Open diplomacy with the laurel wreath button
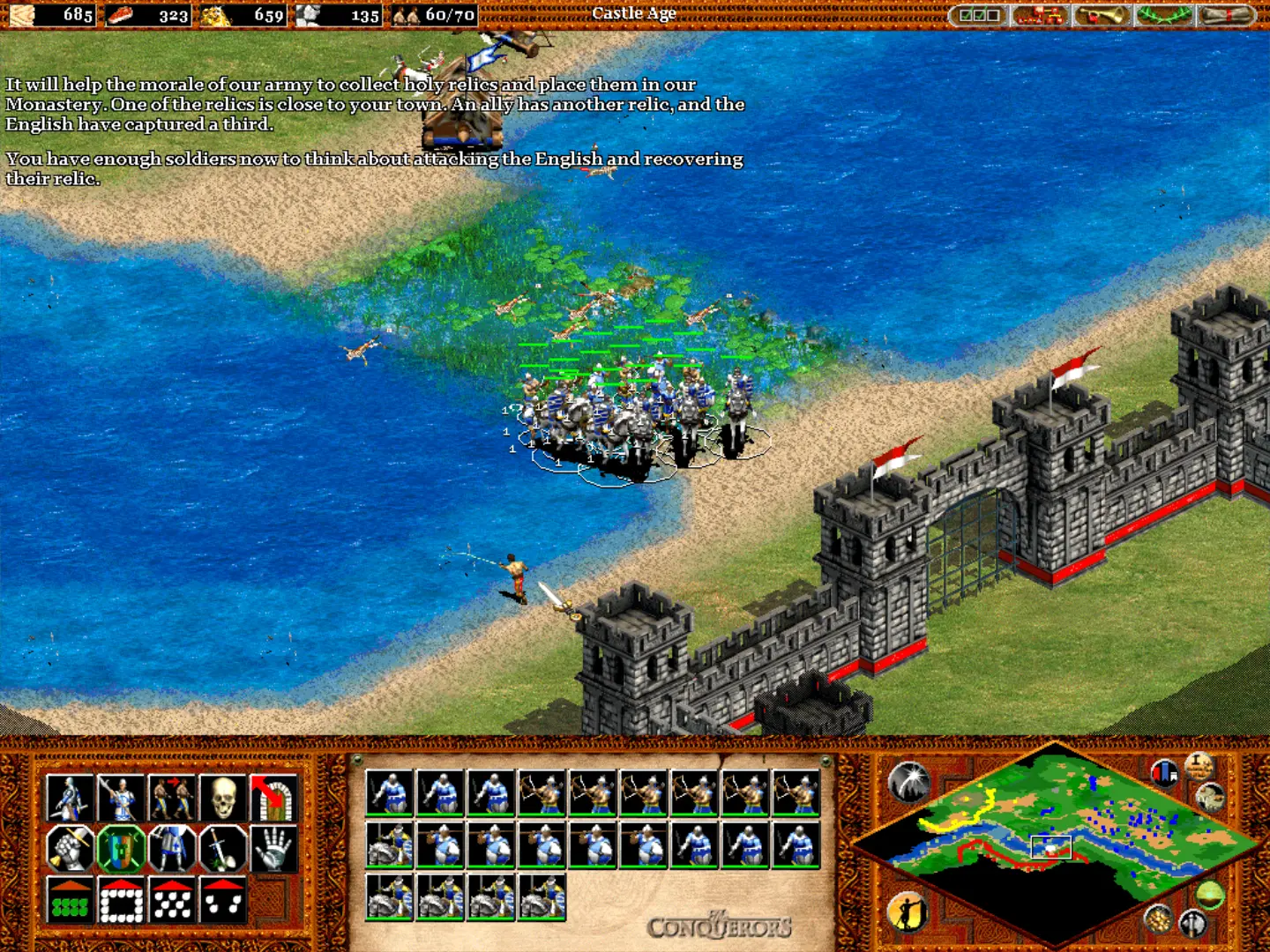 (x=1162, y=15)
